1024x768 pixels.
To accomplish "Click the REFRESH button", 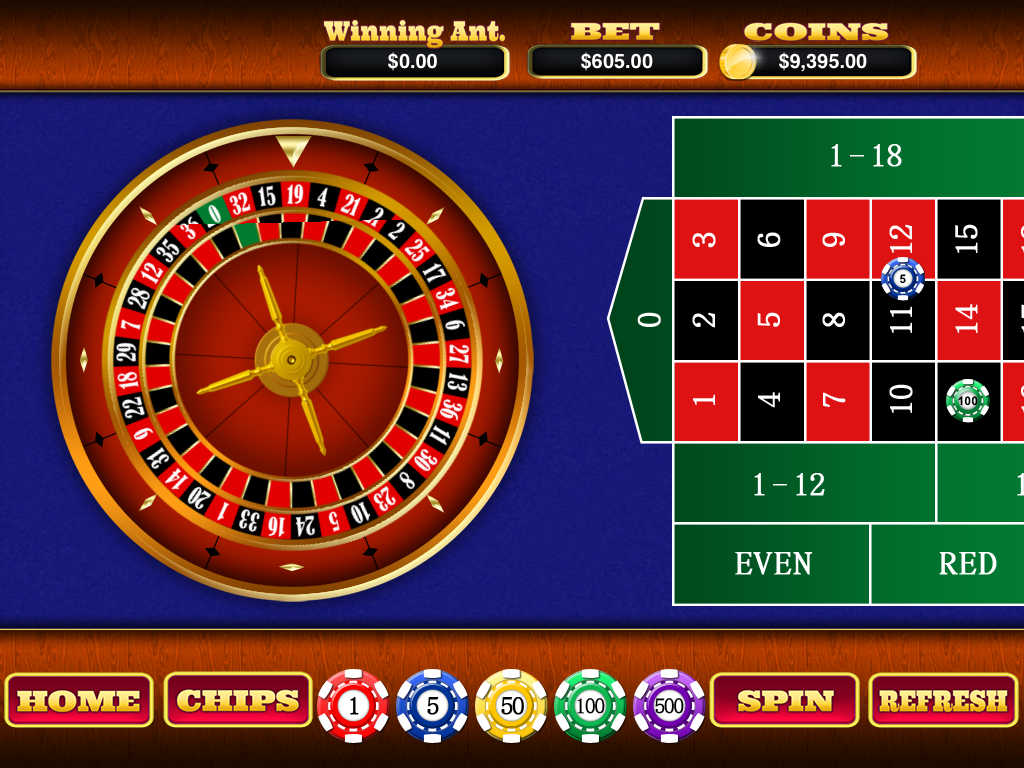I will coord(942,700).
